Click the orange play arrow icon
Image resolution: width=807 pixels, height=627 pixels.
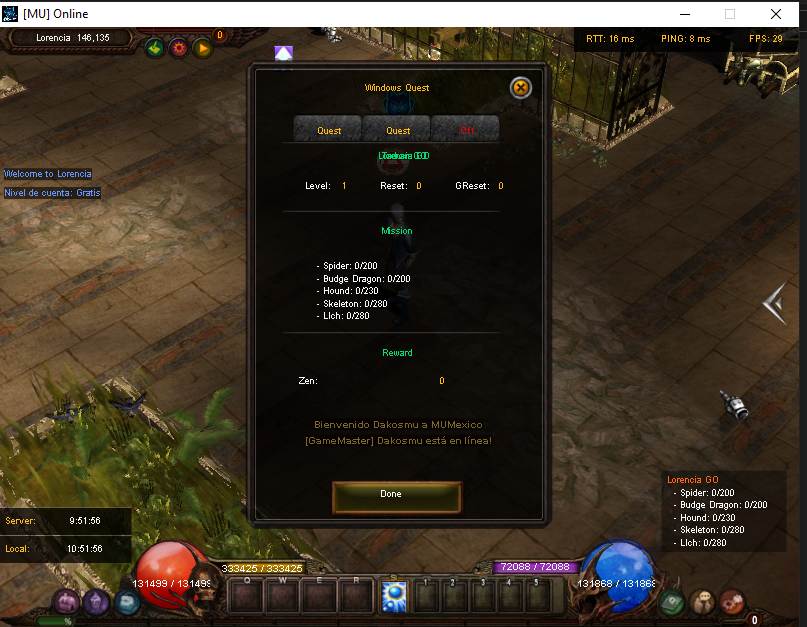pyautogui.click(x=202, y=47)
